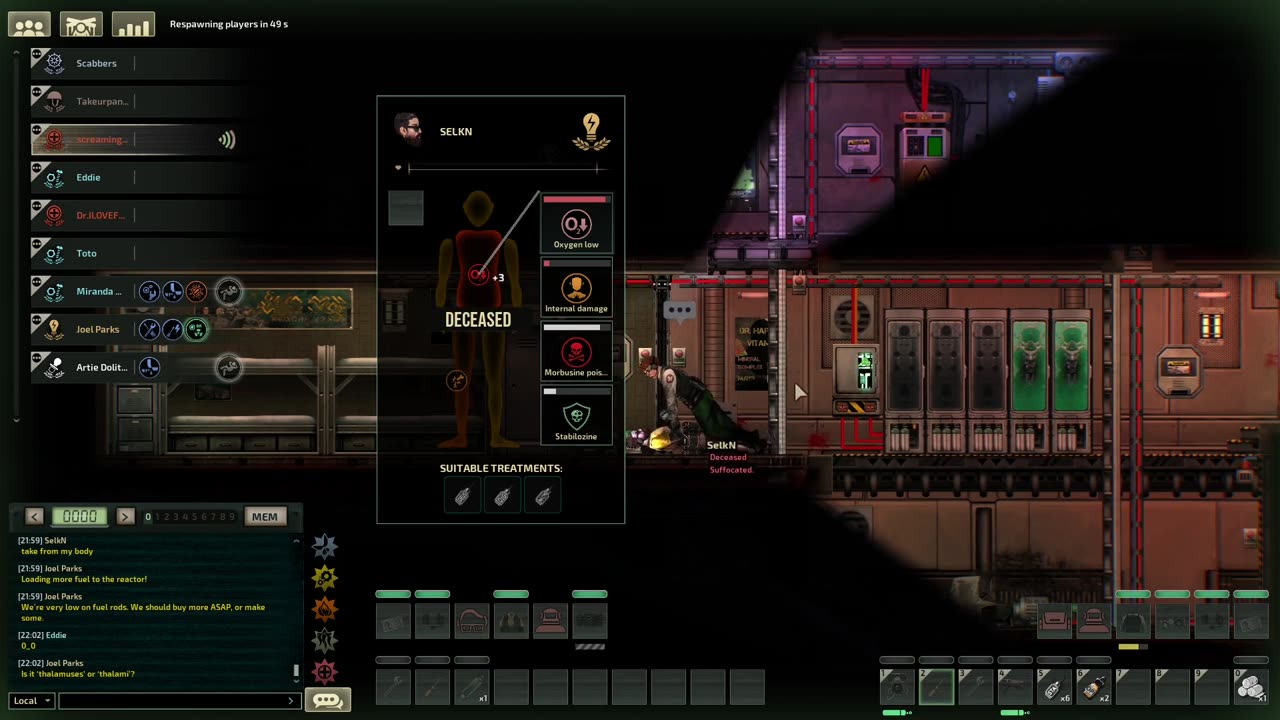The height and width of the screenshot is (720, 1280).
Task: Select hotbar slot 5 holding six items
Action: tap(1053, 686)
